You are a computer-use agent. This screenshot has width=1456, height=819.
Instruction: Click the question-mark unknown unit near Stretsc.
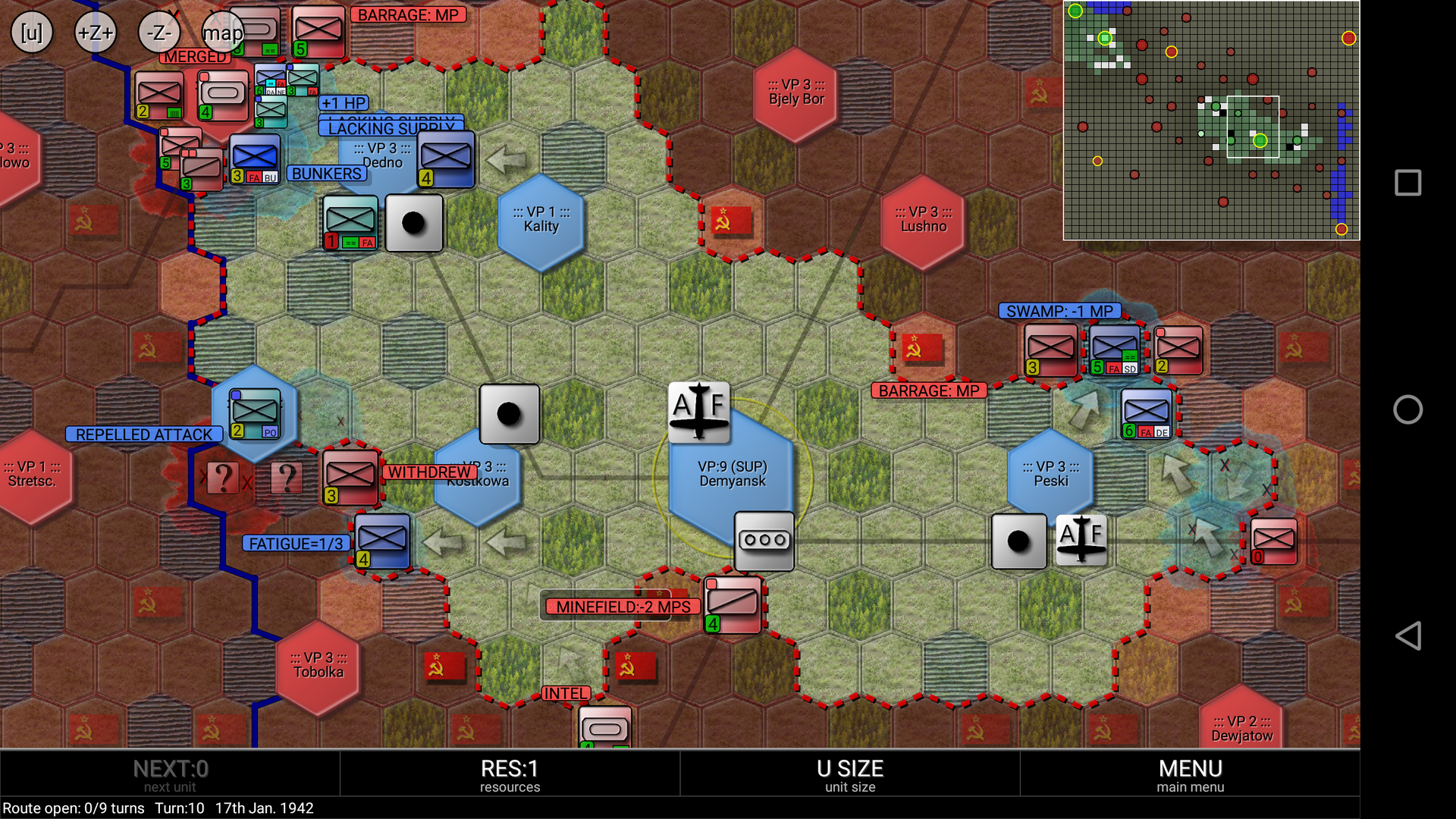click(222, 477)
